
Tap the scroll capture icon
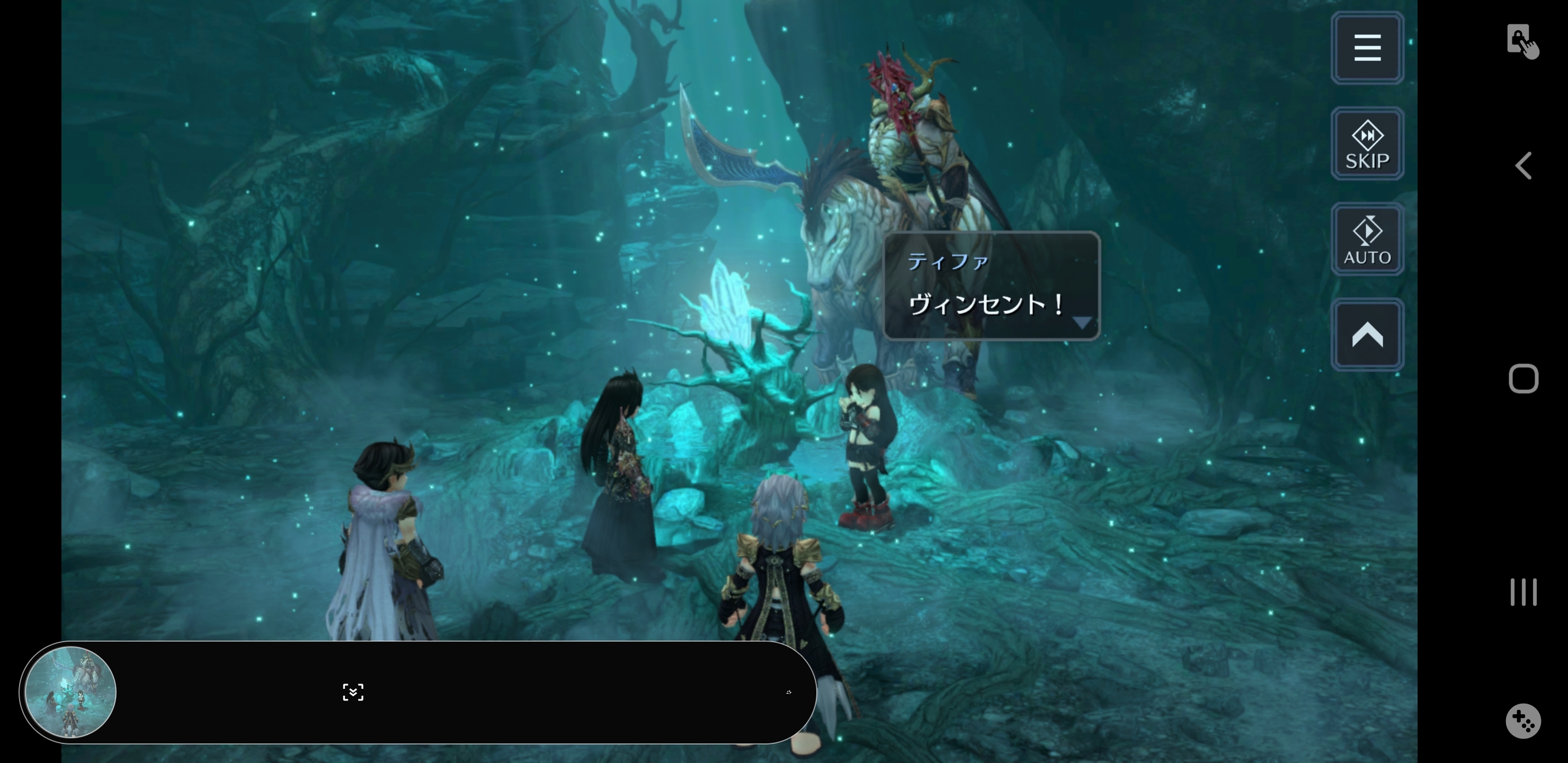(353, 693)
